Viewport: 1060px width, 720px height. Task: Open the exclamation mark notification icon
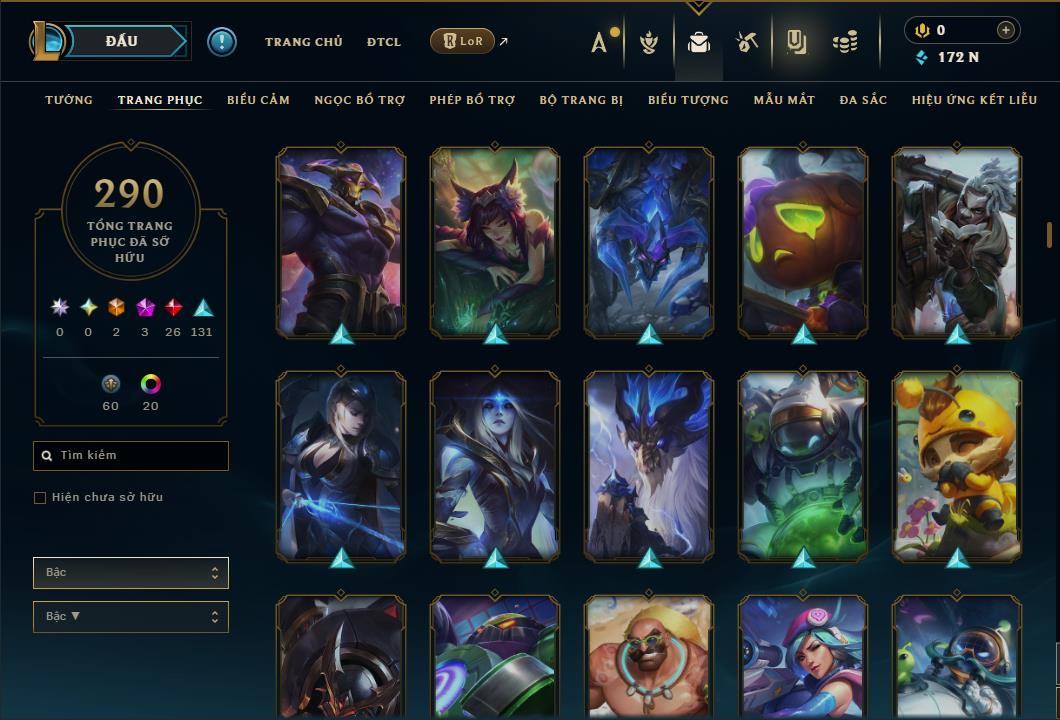tap(222, 42)
